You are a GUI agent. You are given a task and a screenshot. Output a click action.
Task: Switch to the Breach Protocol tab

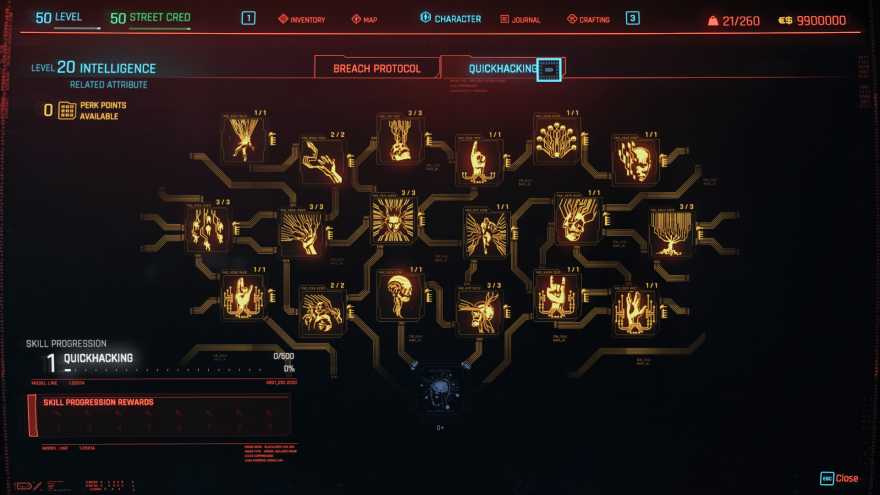point(376,68)
